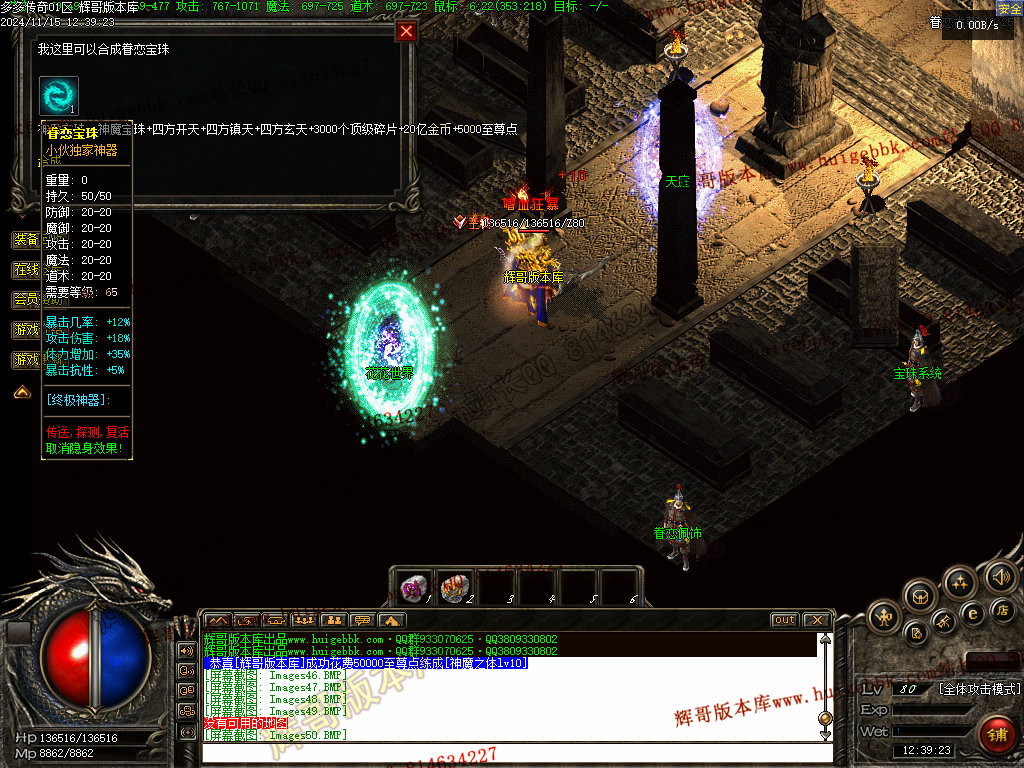Use the item in hotbar slot 1

coord(411,587)
